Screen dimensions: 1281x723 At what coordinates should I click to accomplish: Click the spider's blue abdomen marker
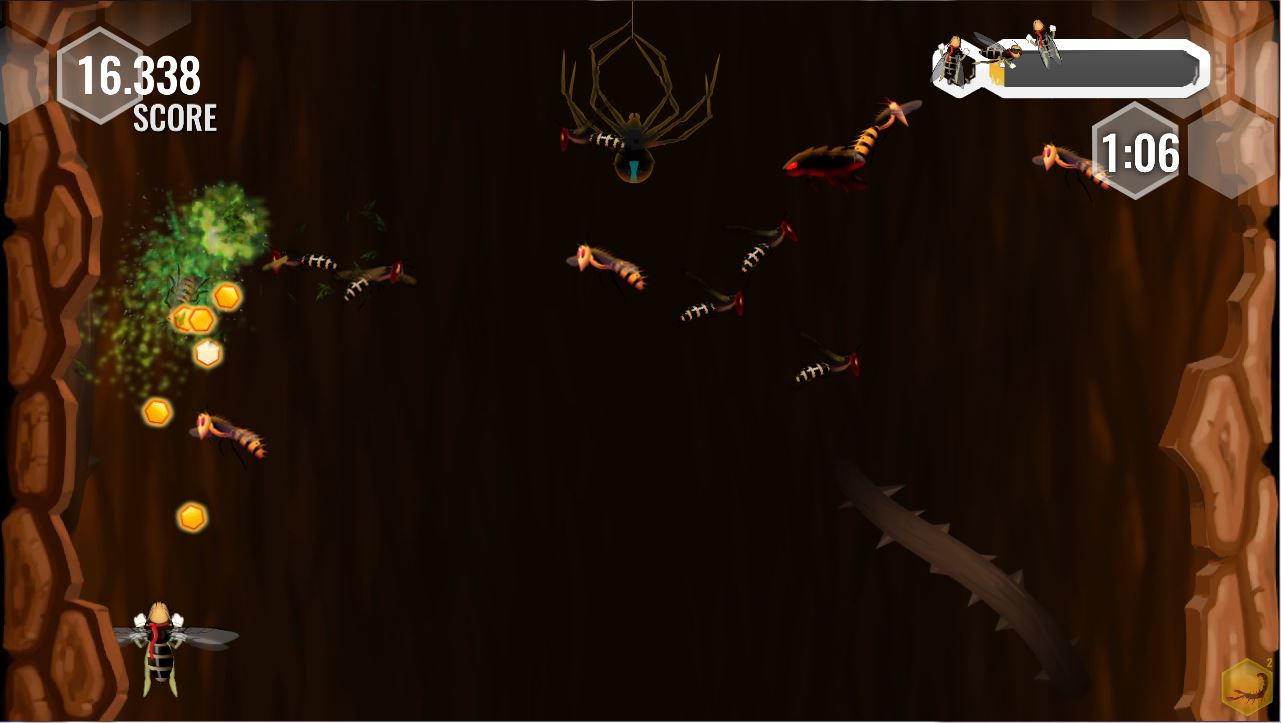click(634, 171)
